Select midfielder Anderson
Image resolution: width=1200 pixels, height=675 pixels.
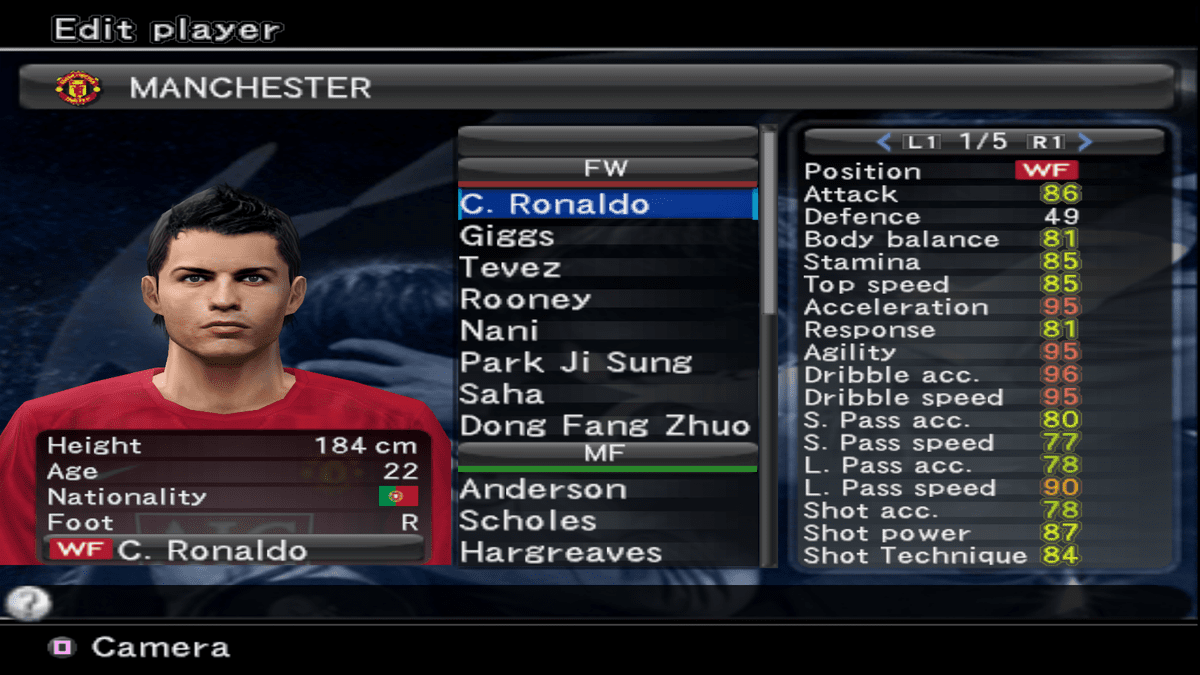(x=543, y=490)
